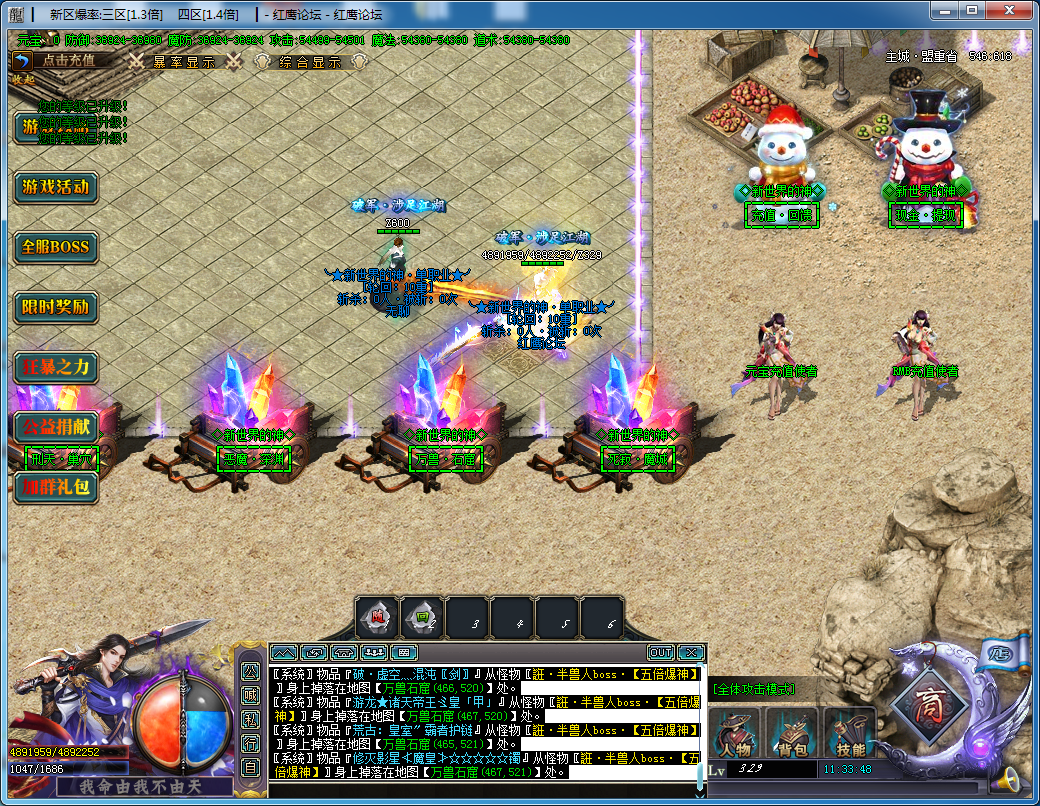Activate the 狂暴之力 berserk power button
The image size is (1040, 806).
56,367
